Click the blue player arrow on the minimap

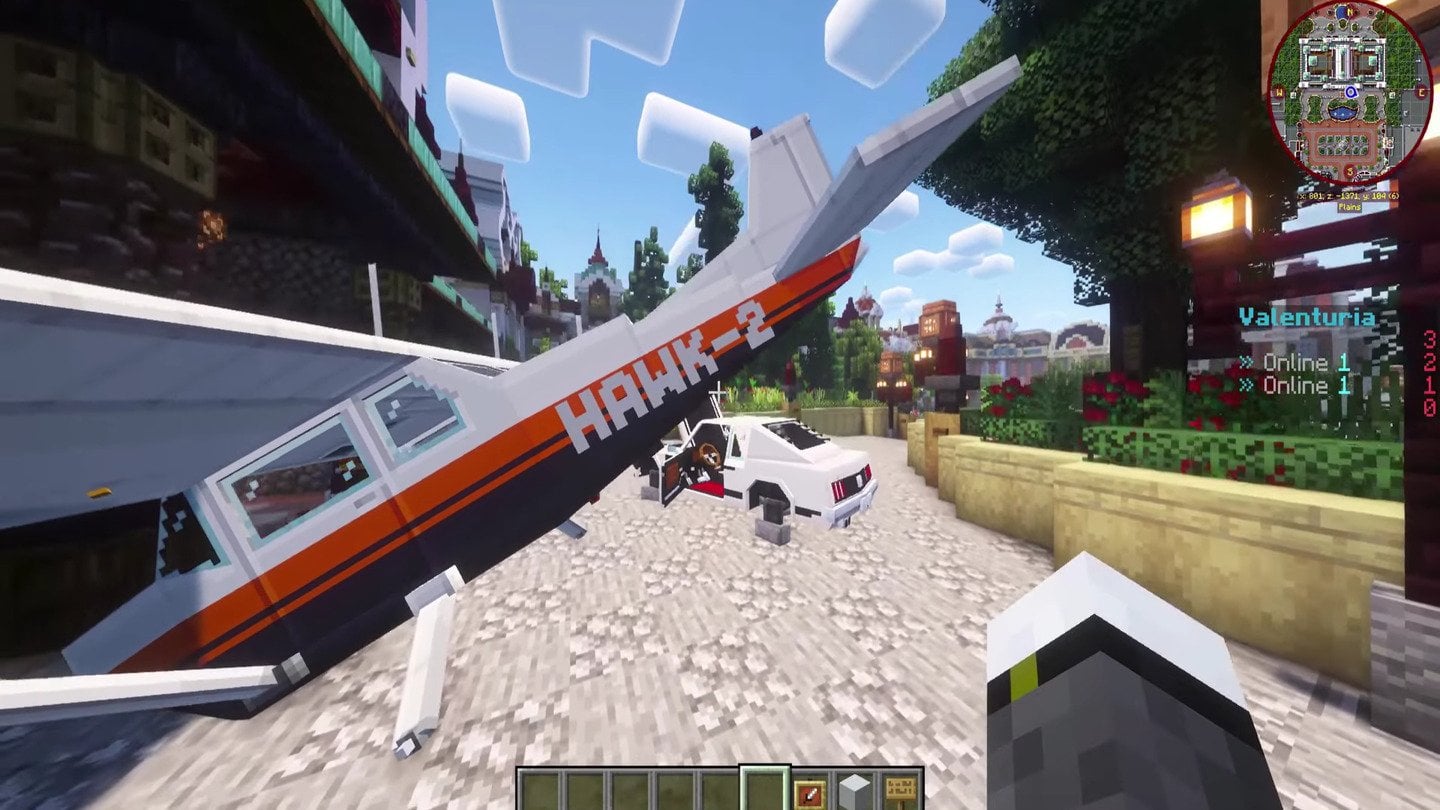point(1350,92)
